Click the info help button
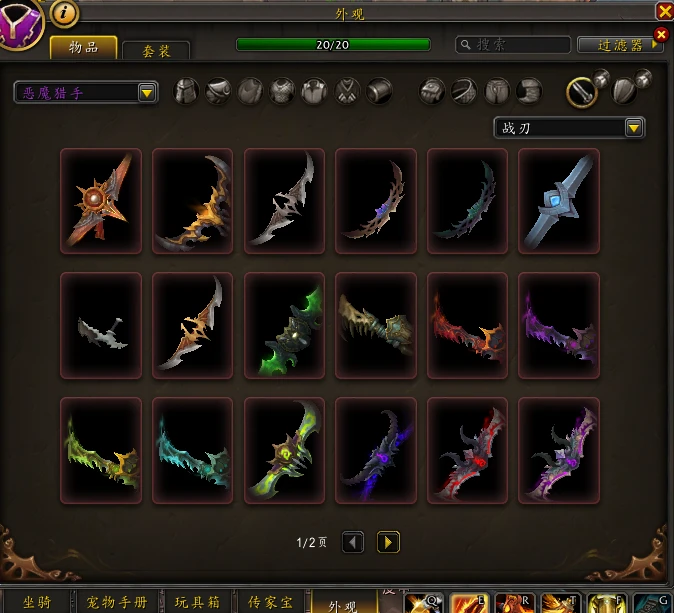The height and width of the screenshot is (613, 674). point(63,12)
